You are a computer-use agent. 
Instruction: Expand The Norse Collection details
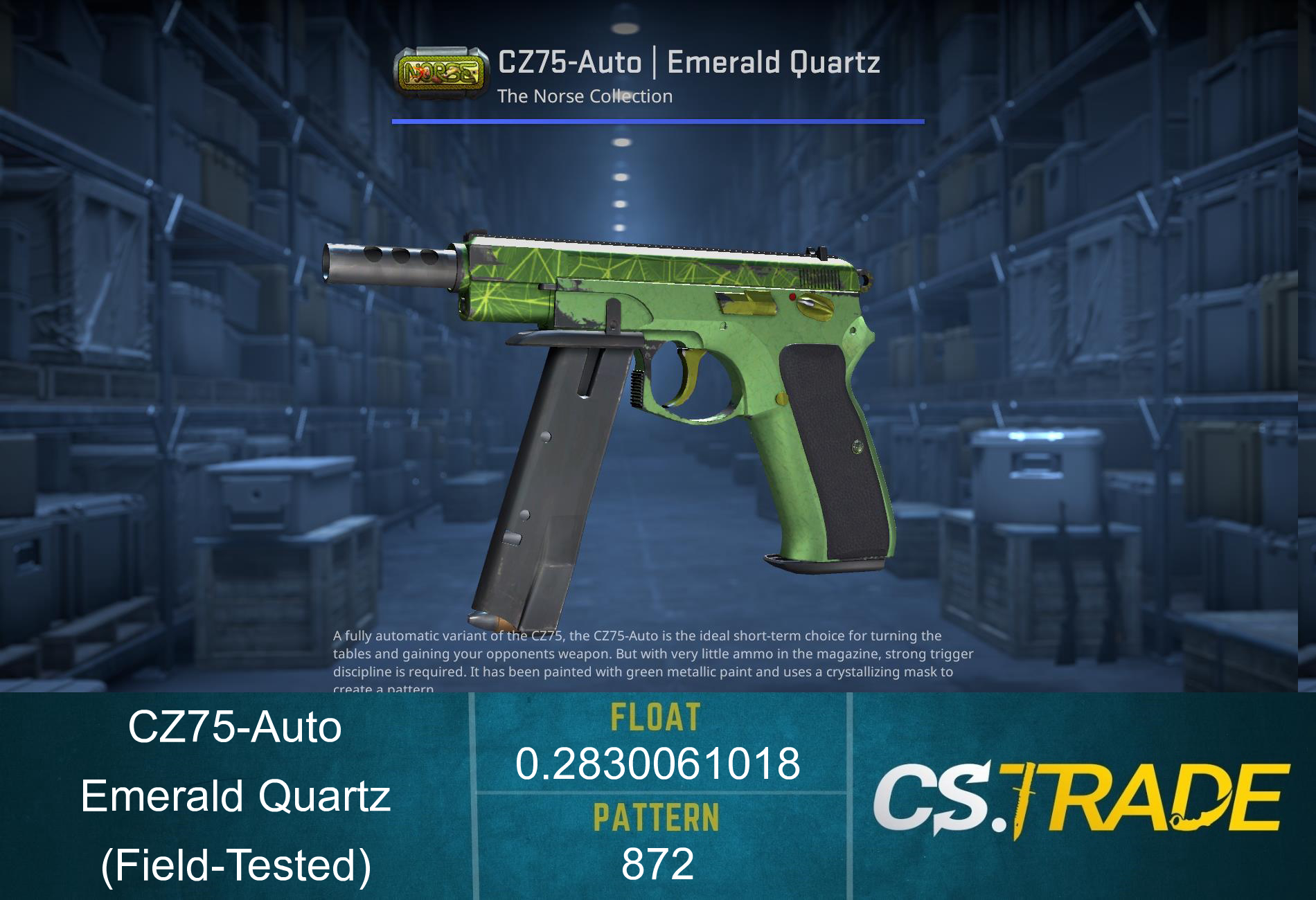[585, 97]
